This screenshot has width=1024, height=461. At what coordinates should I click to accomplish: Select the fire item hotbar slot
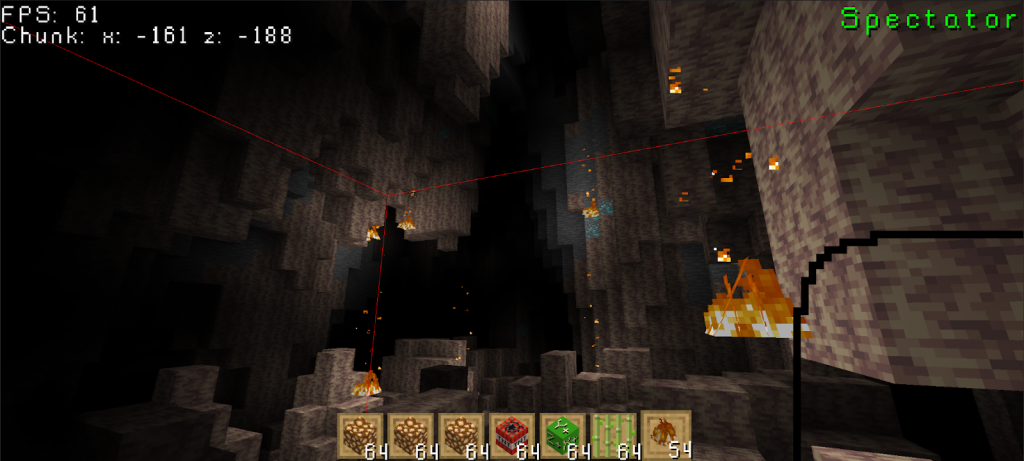[666, 436]
